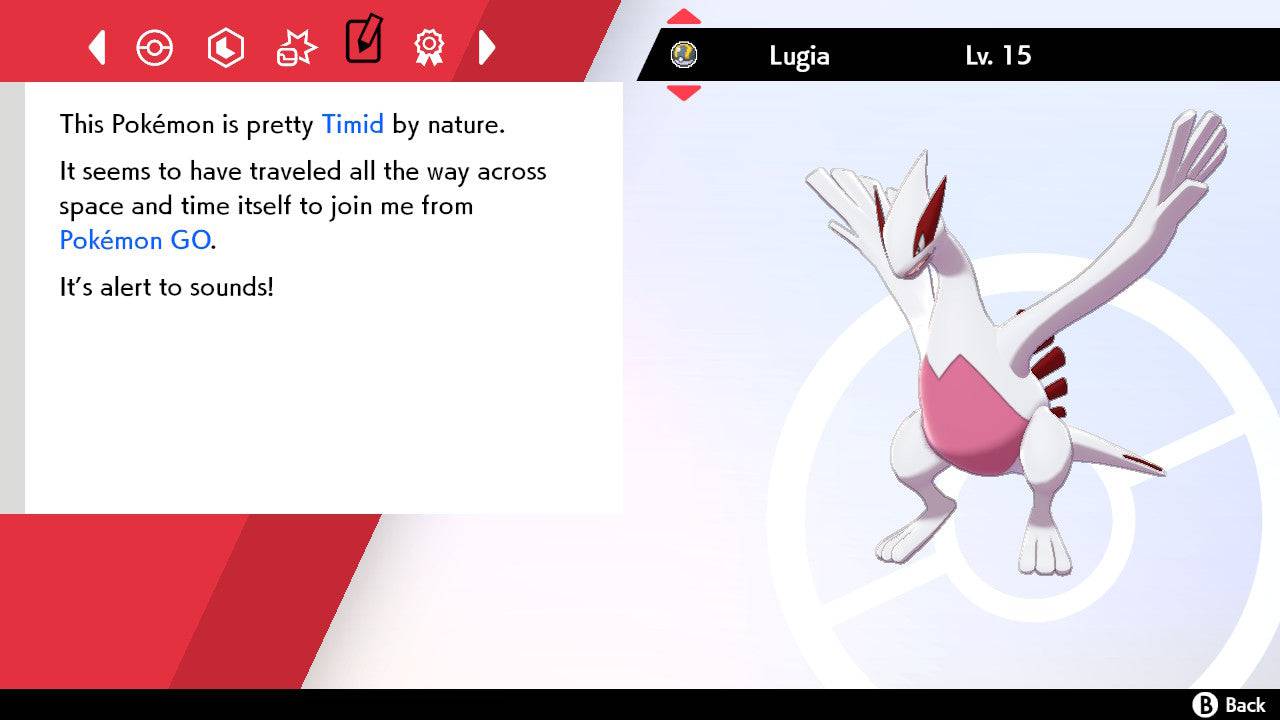Click the red down arrow below the name bar
The width and height of the screenshot is (1280, 720).
pyautogui.click(x=684, y=95)
